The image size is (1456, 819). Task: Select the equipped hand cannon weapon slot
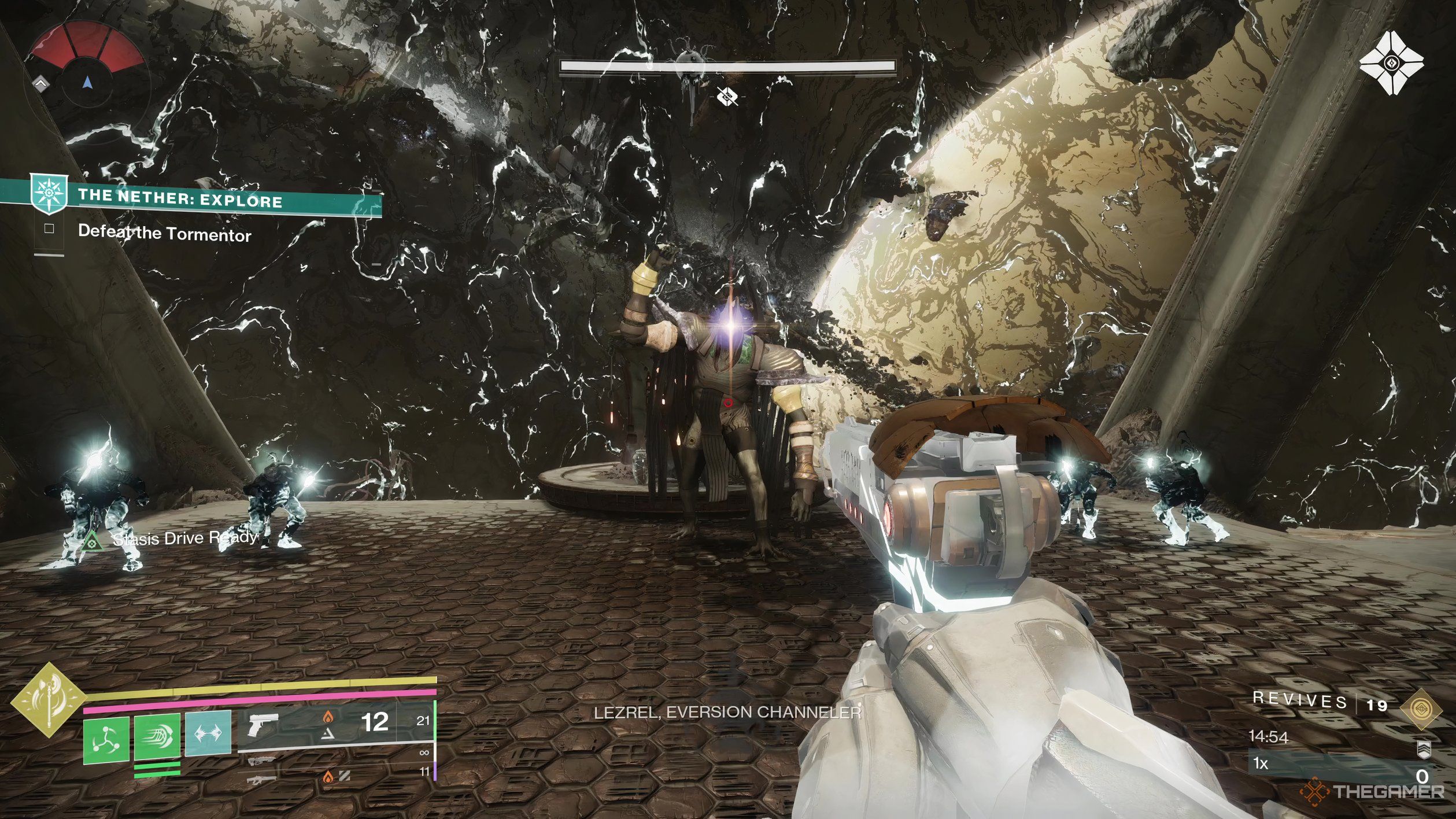tap(263, 725)
